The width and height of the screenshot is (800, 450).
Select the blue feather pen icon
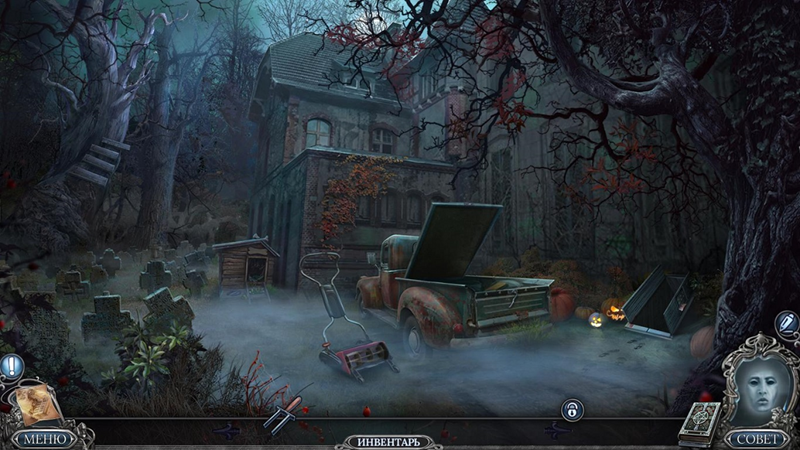(786, 324)
